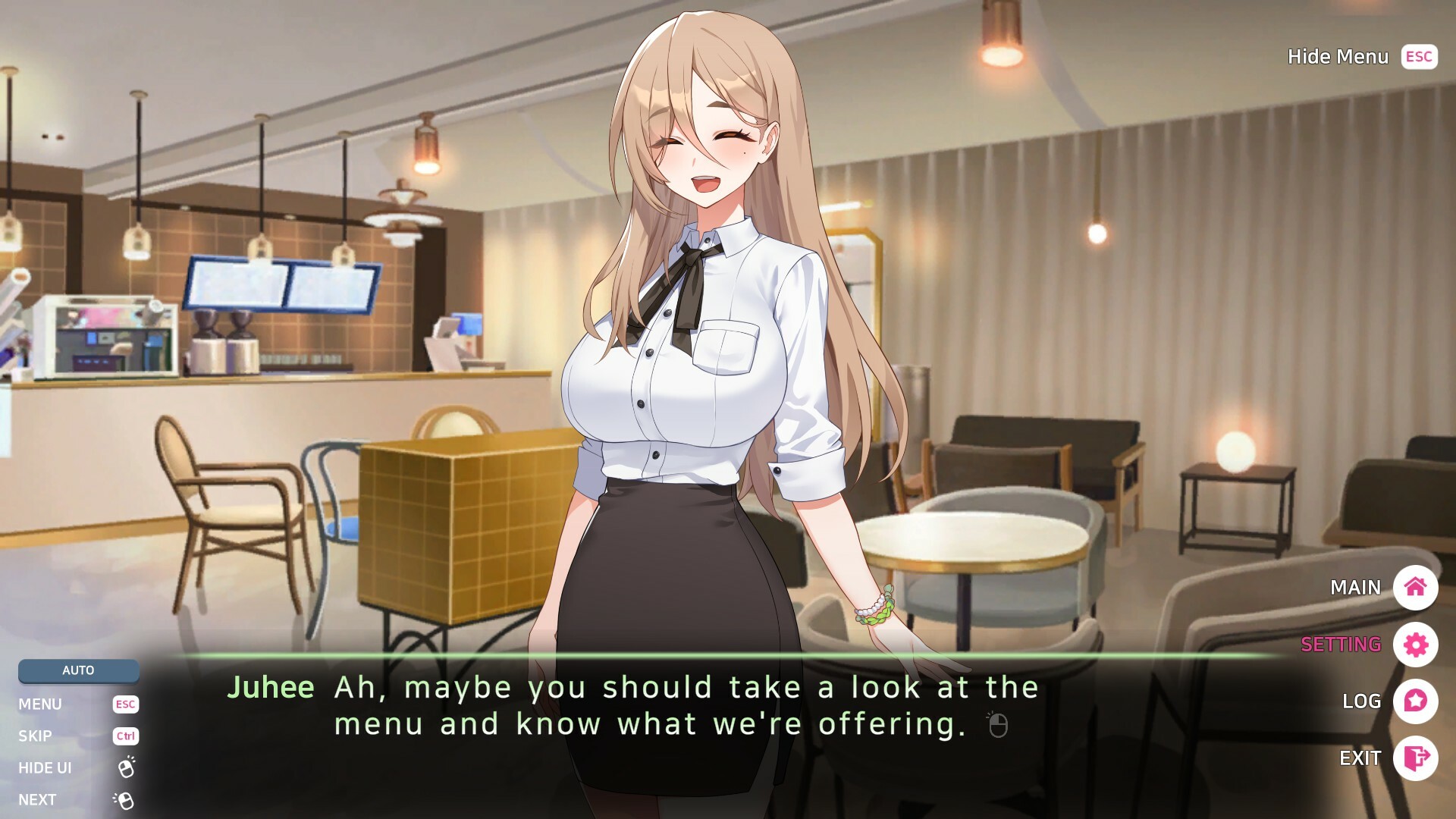This screenshot has width=1456, height=819.
Task: Enable AUTO text advance mode
Action: tap(78, 670)
